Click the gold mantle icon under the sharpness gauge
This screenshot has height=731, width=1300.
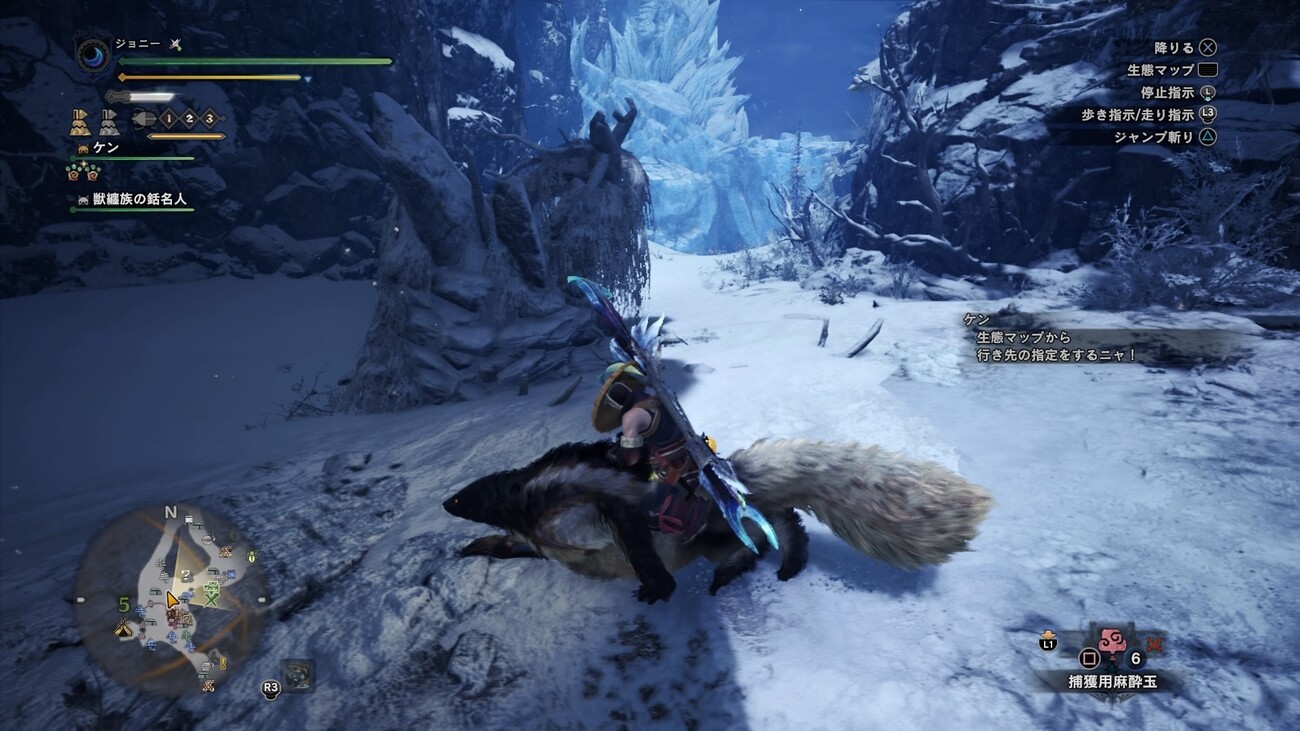[x=80, y=122]
